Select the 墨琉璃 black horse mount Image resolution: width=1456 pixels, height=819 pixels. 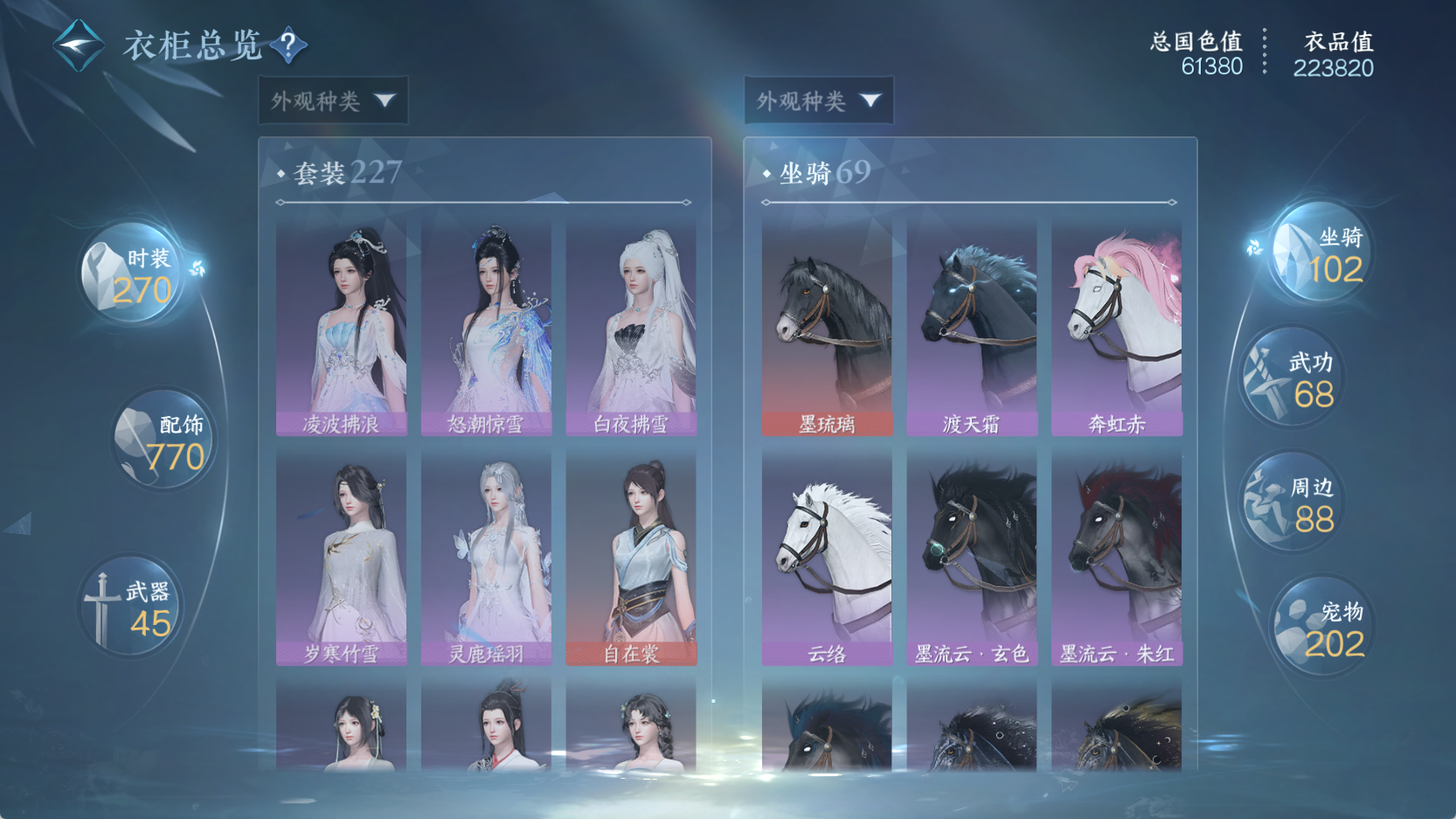pos(827,328)
